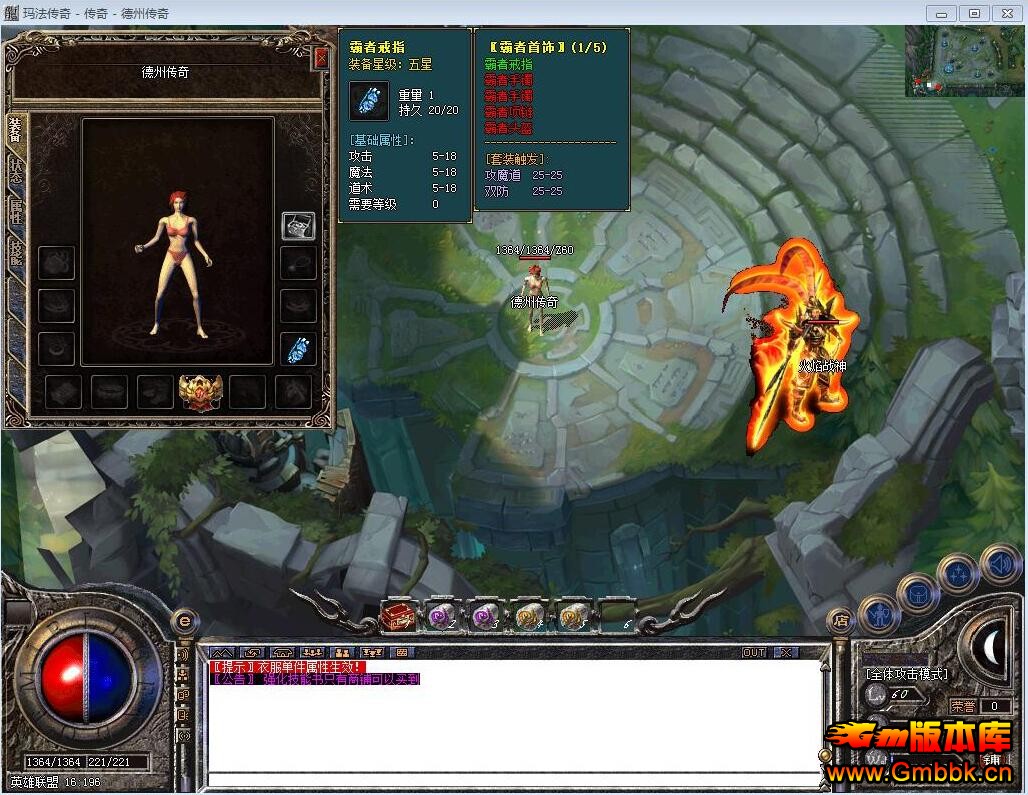Image resolution: width=1028 pixels, height=795 pixels.
Task: Select the blue 霸者戒指 ring slot
Action: (x=298, y=349)
